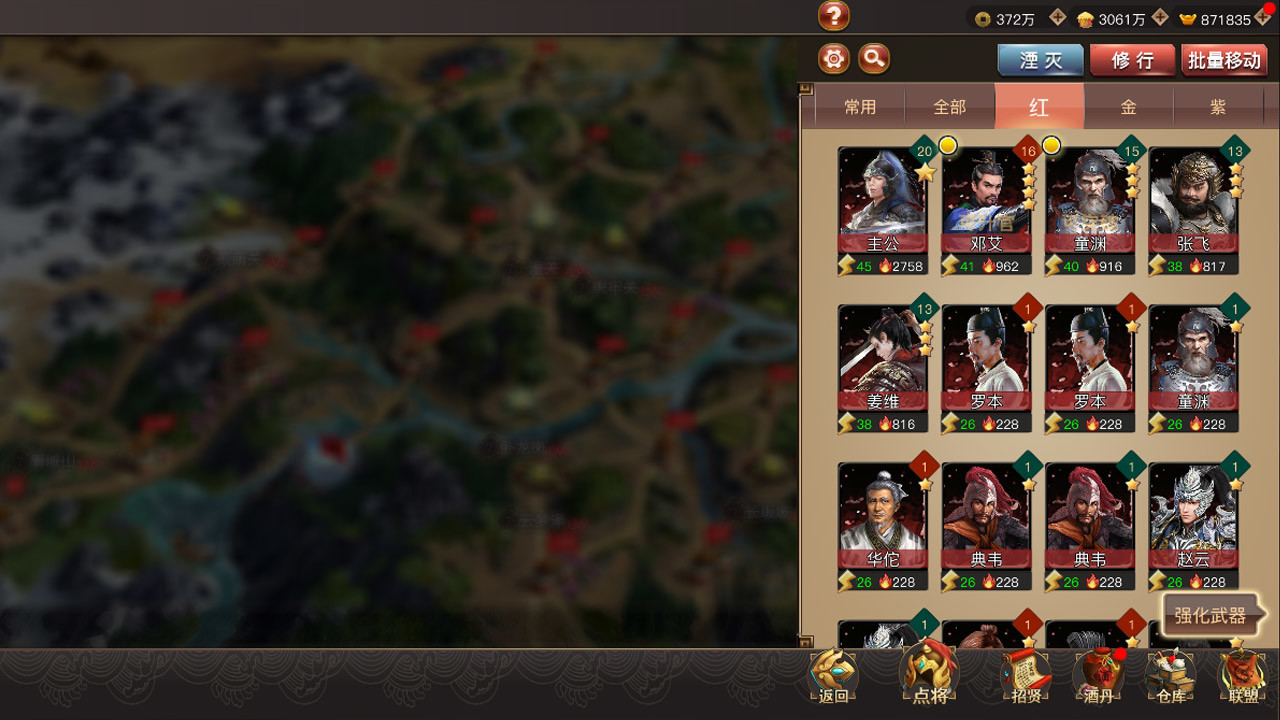
Task: Open the help question mark icon
Action: (833, 16)
